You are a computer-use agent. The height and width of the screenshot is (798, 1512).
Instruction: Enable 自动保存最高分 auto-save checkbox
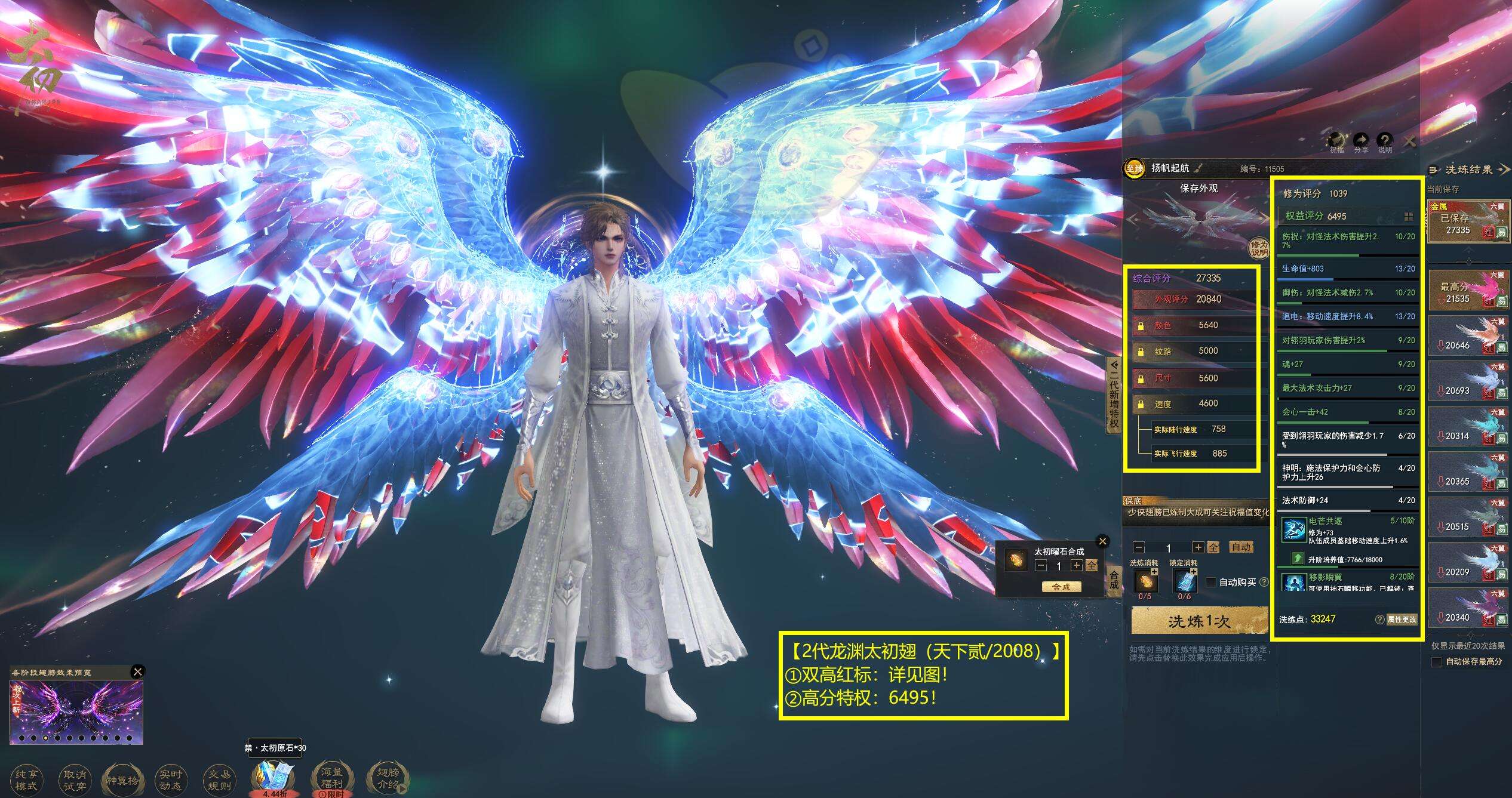tap(1437, 662)
